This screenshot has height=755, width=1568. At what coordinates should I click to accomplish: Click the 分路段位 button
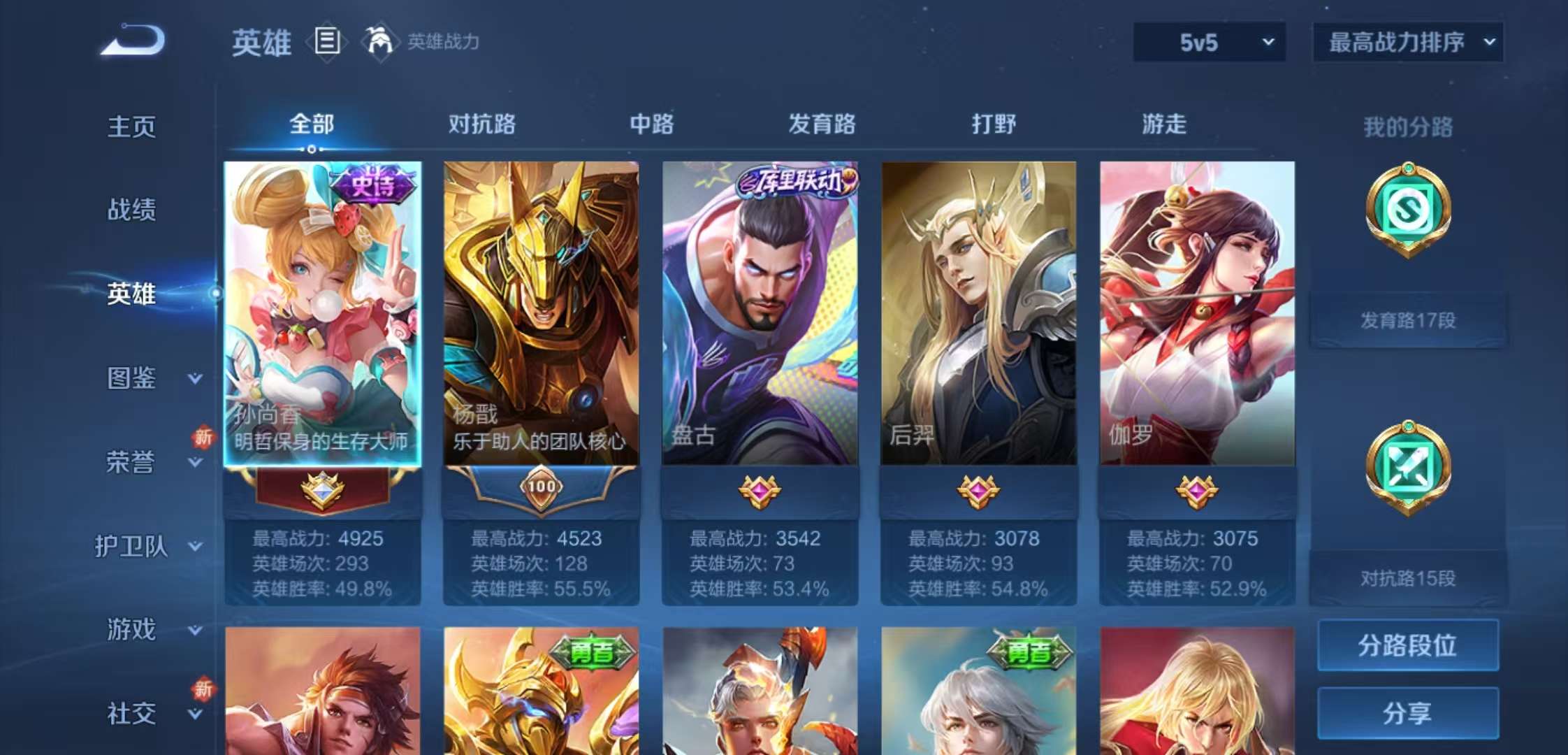1407,645
